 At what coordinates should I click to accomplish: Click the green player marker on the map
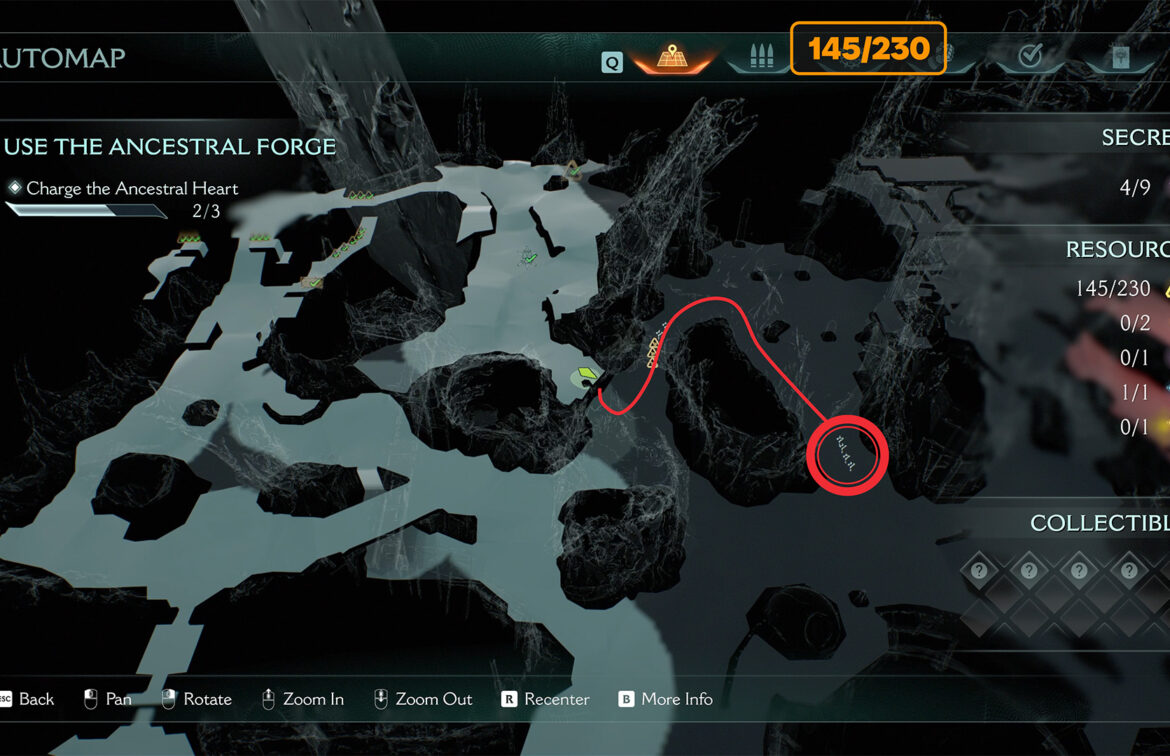[x=583, y=377]
